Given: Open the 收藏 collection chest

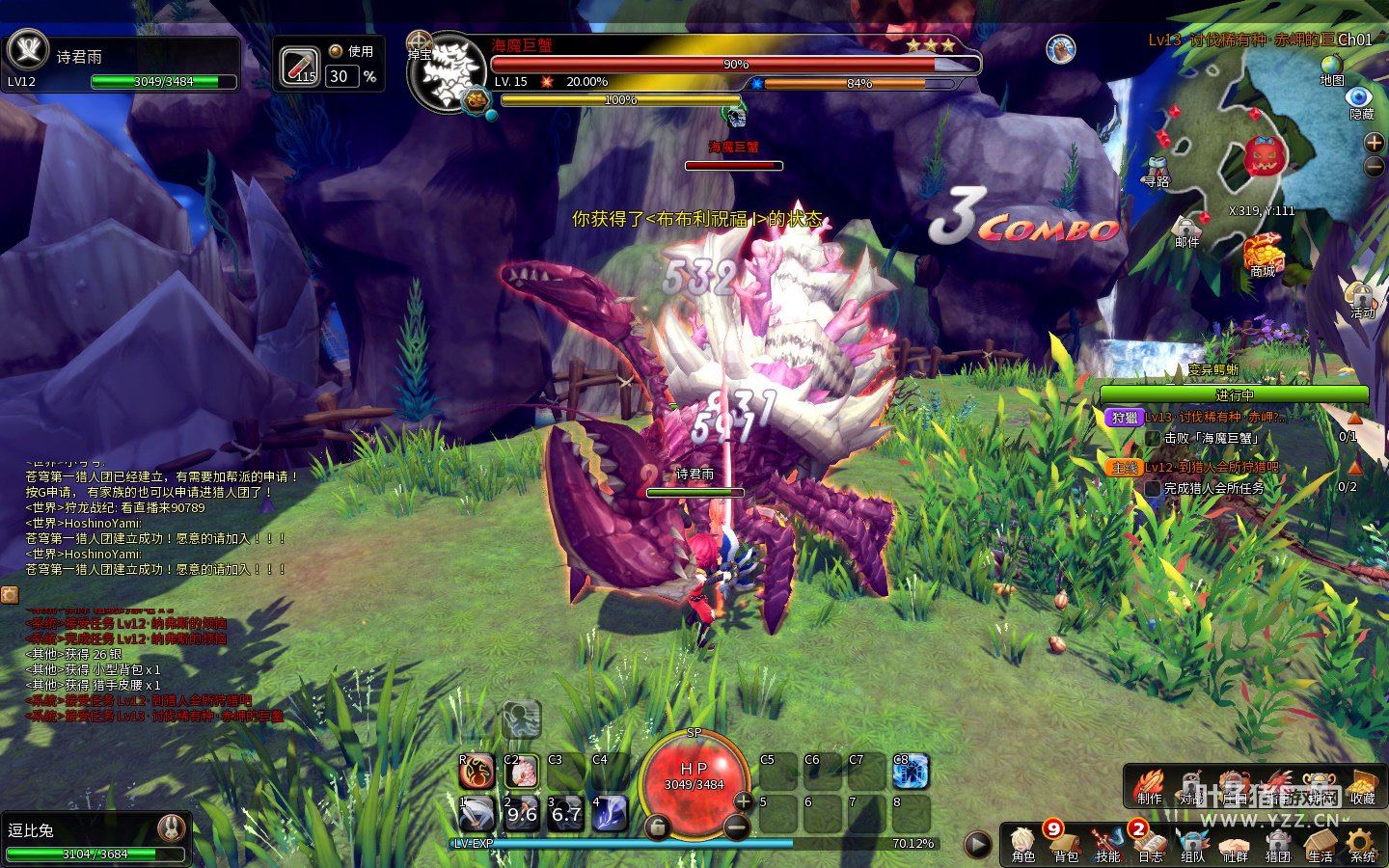Looking at the screenshot, I should 1362,787.
